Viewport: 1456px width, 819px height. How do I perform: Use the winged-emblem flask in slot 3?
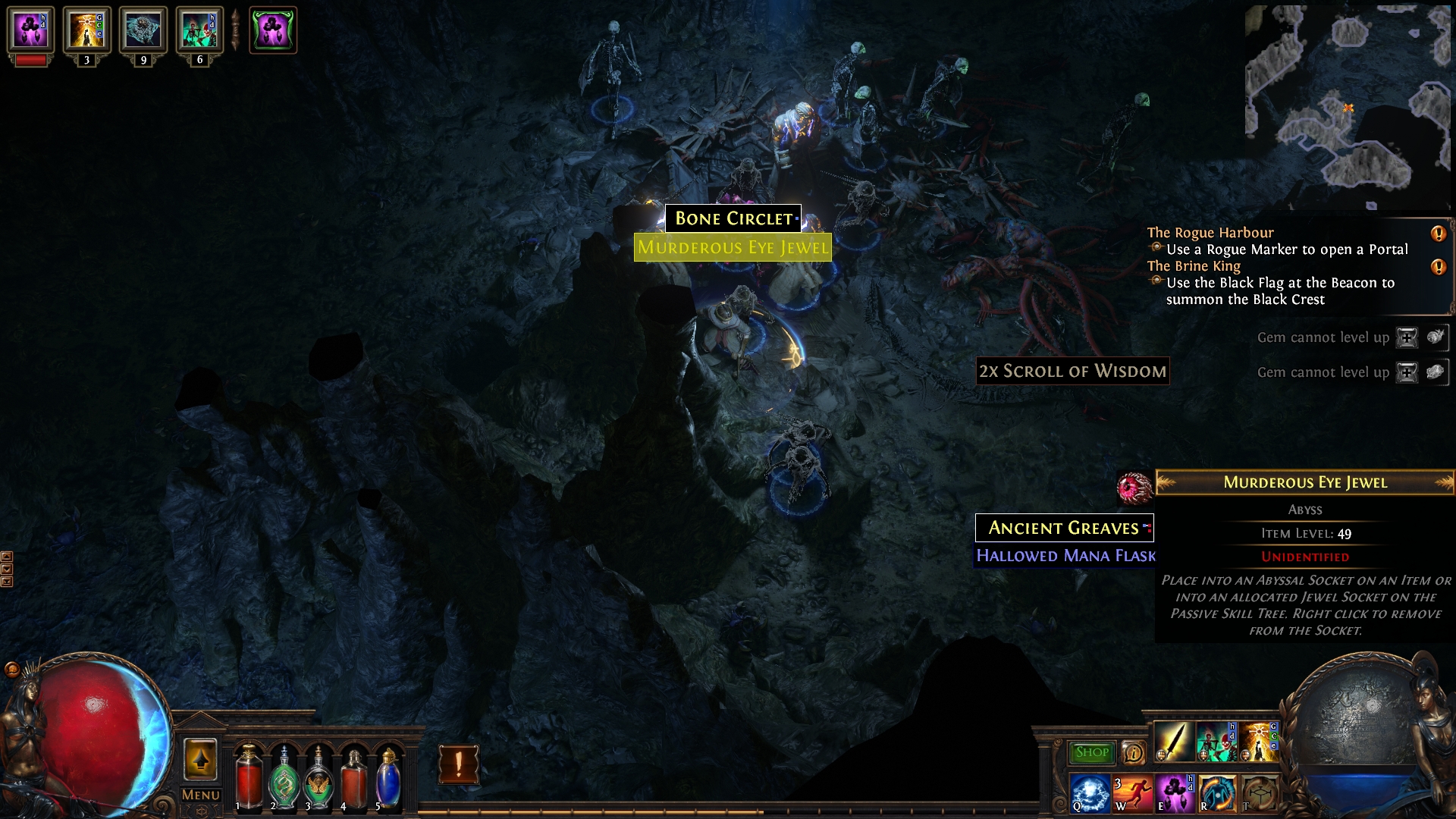point(318,777)
